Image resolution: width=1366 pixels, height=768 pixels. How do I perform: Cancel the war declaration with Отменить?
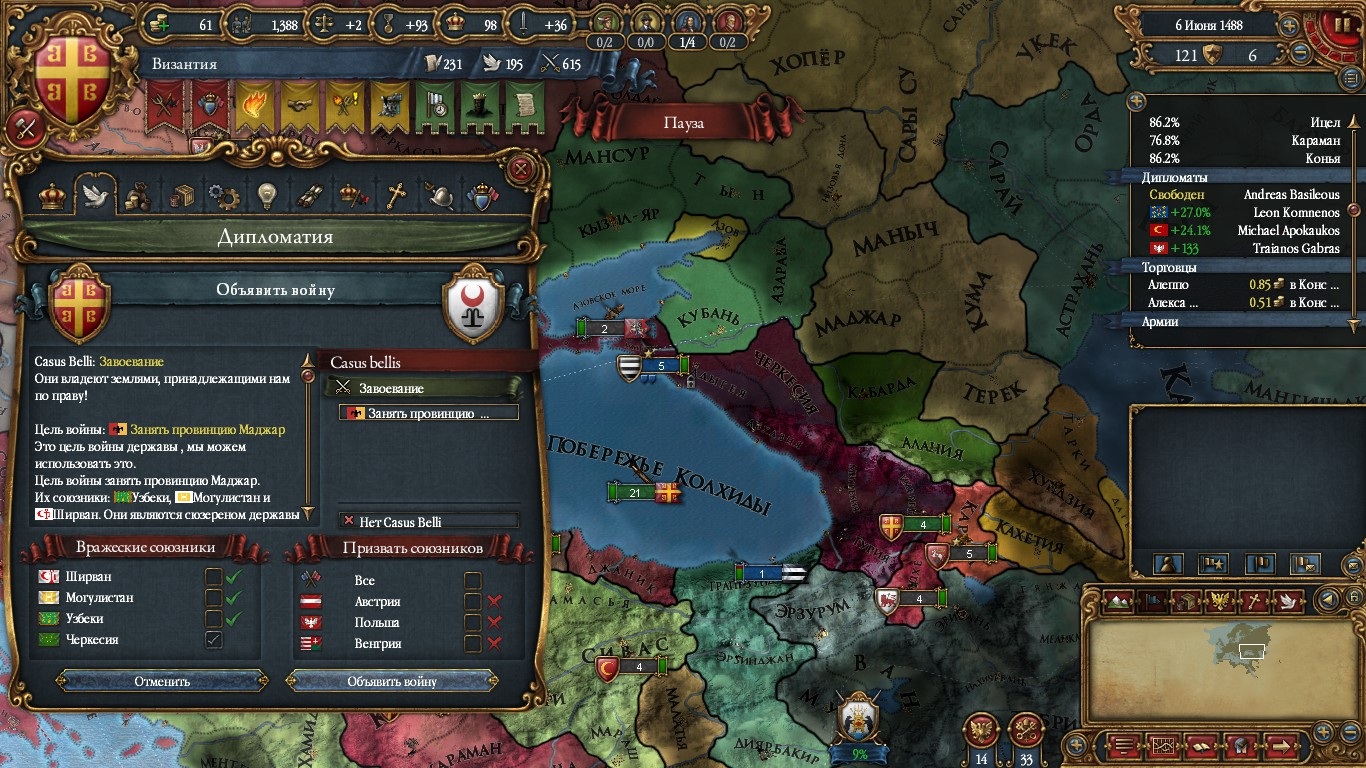[162, 681]
